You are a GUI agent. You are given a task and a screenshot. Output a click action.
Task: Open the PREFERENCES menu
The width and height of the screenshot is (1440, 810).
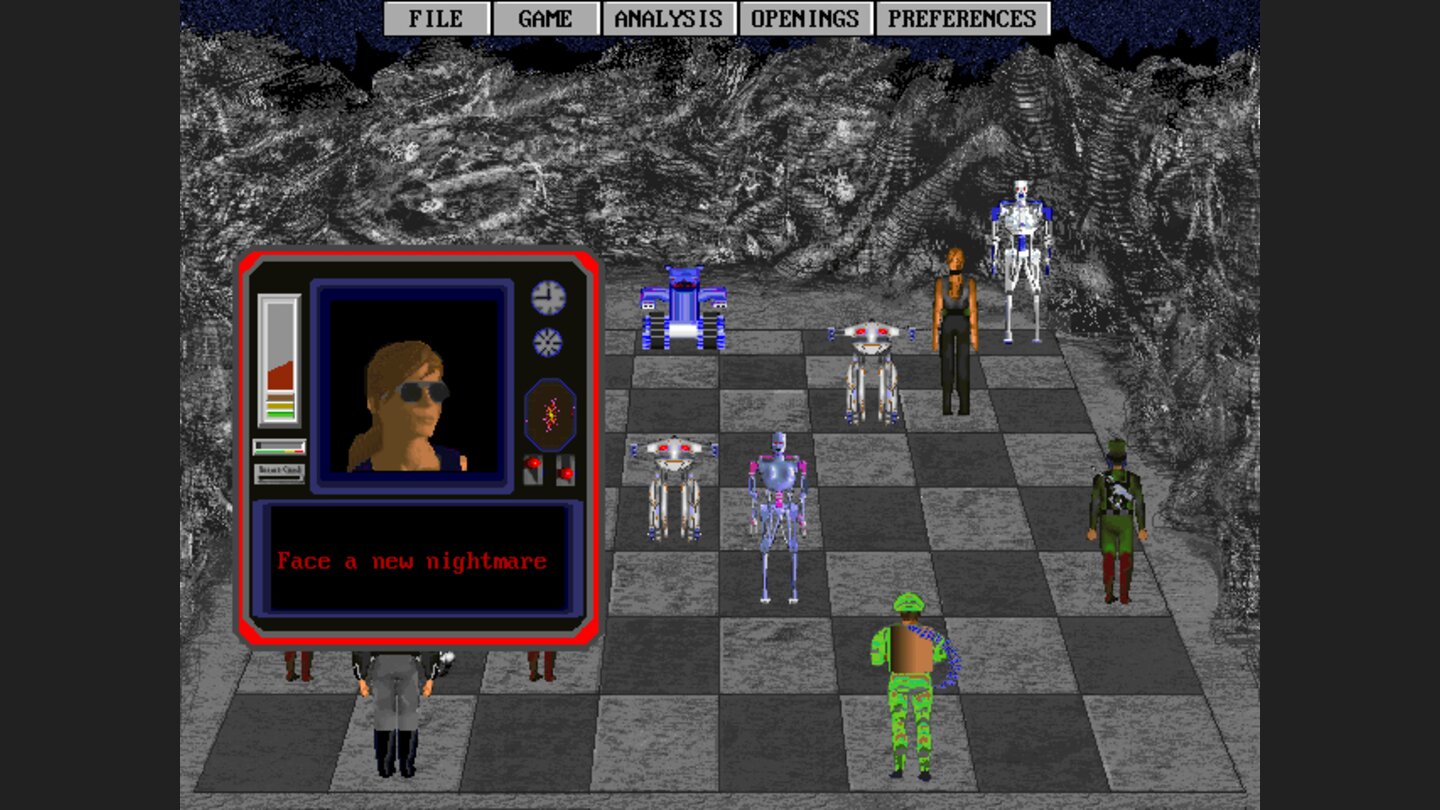pos(961,17)
